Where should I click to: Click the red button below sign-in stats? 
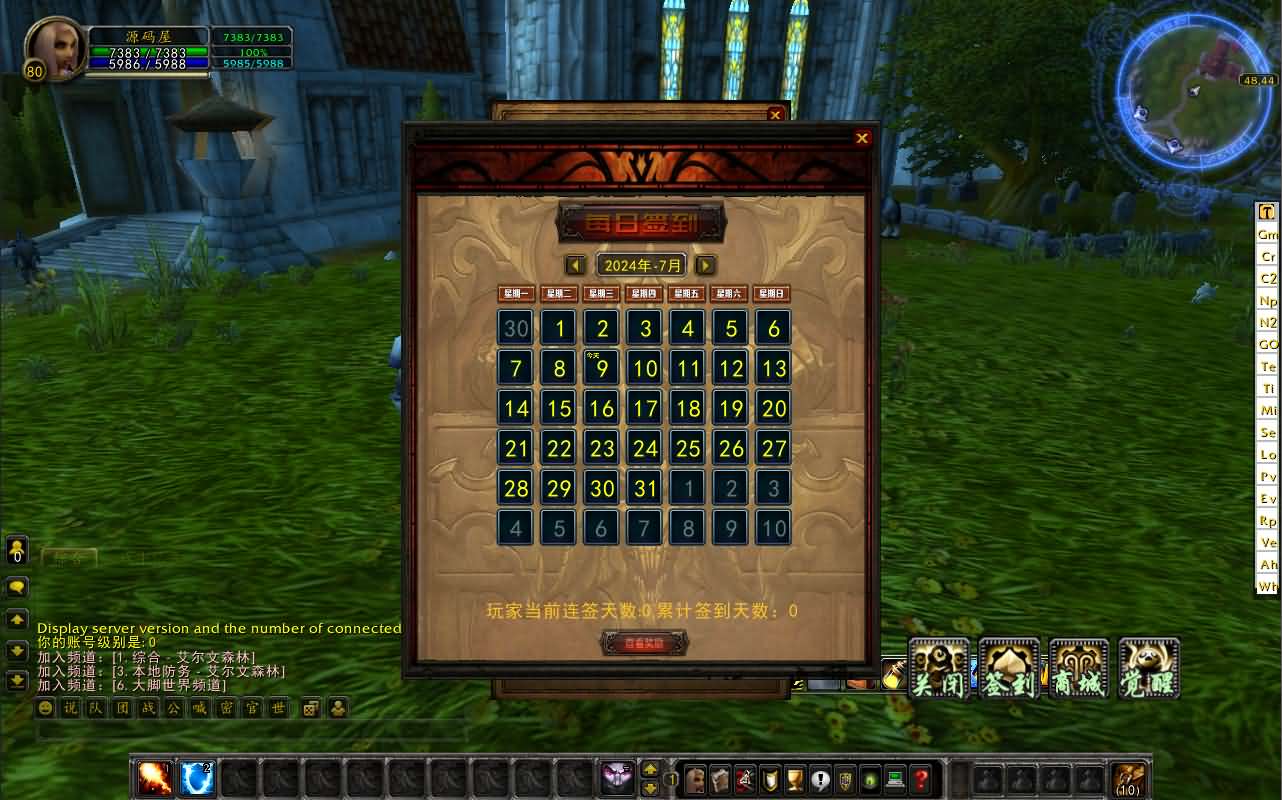[x=644, y=643]
